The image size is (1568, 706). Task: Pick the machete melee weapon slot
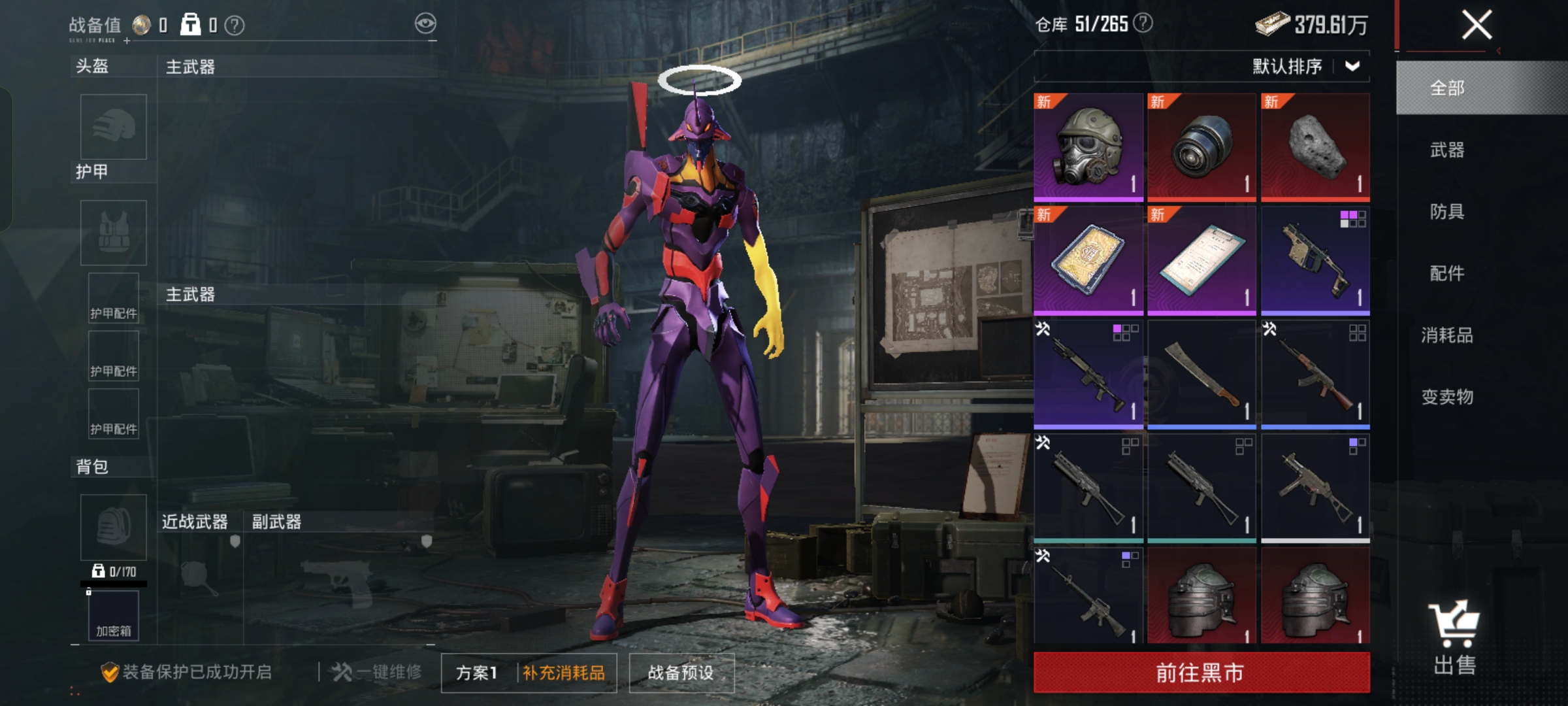pos(1201,374)
